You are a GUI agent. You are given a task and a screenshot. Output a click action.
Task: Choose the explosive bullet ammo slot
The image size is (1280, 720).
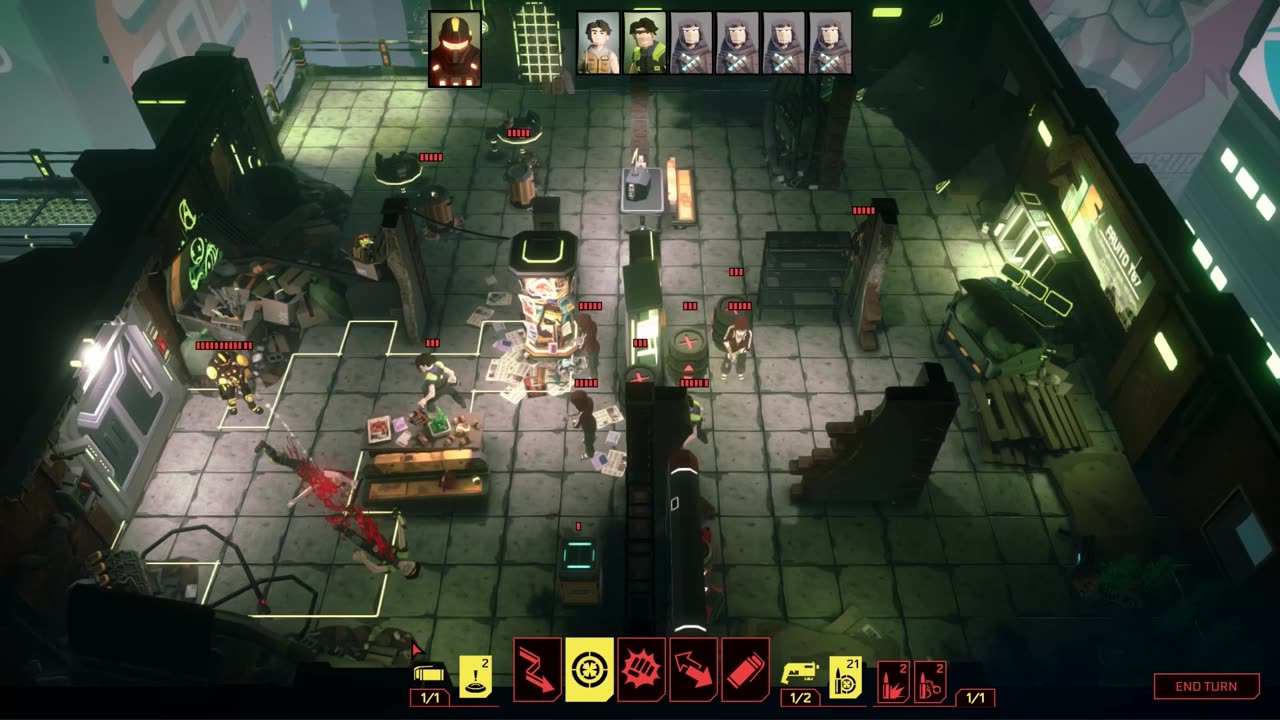pyautogui.click(x=893, y=680)
